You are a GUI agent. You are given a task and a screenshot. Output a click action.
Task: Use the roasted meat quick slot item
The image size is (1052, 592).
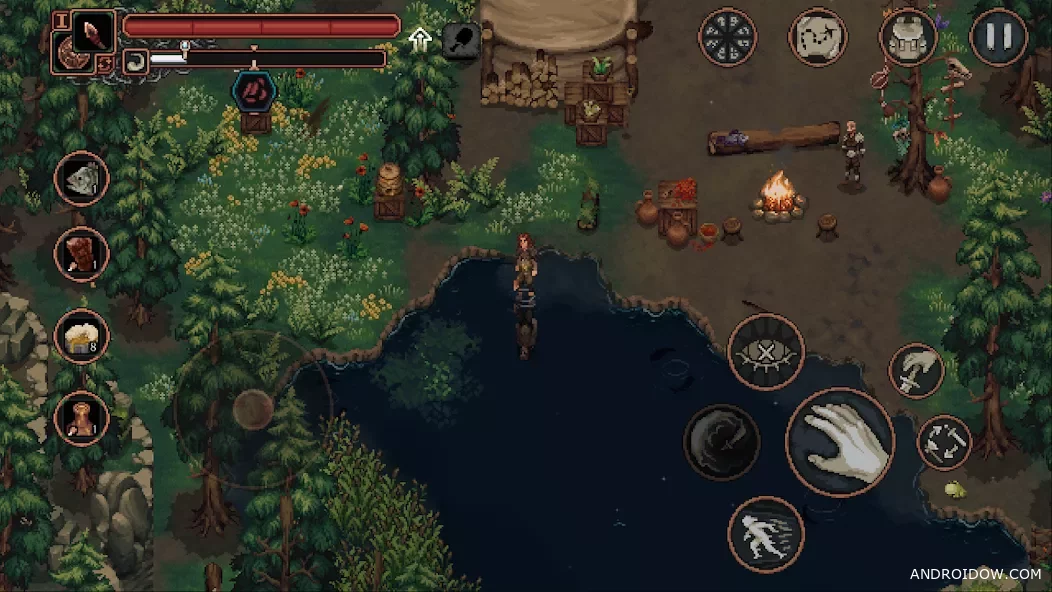pyautogui.click(x=82, y=255)
